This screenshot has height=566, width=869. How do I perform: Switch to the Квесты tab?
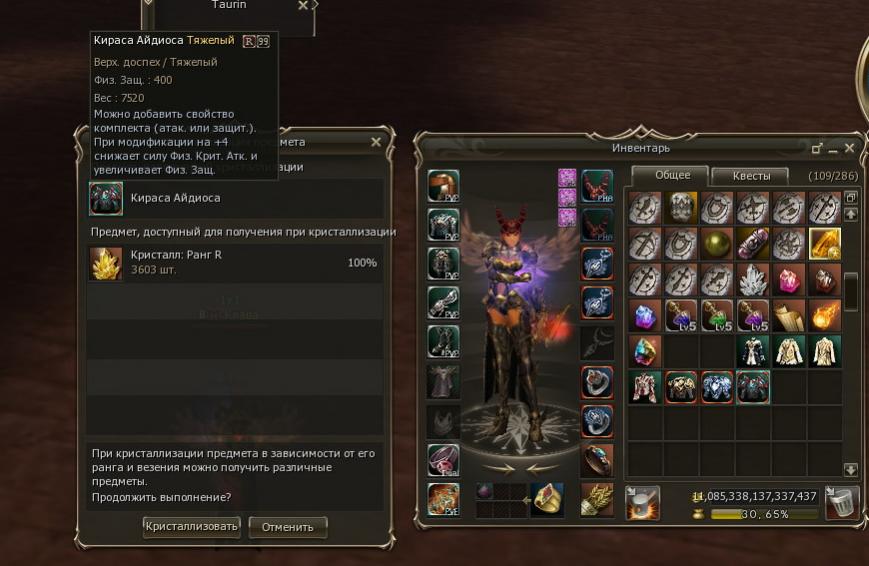coord(751,176)
